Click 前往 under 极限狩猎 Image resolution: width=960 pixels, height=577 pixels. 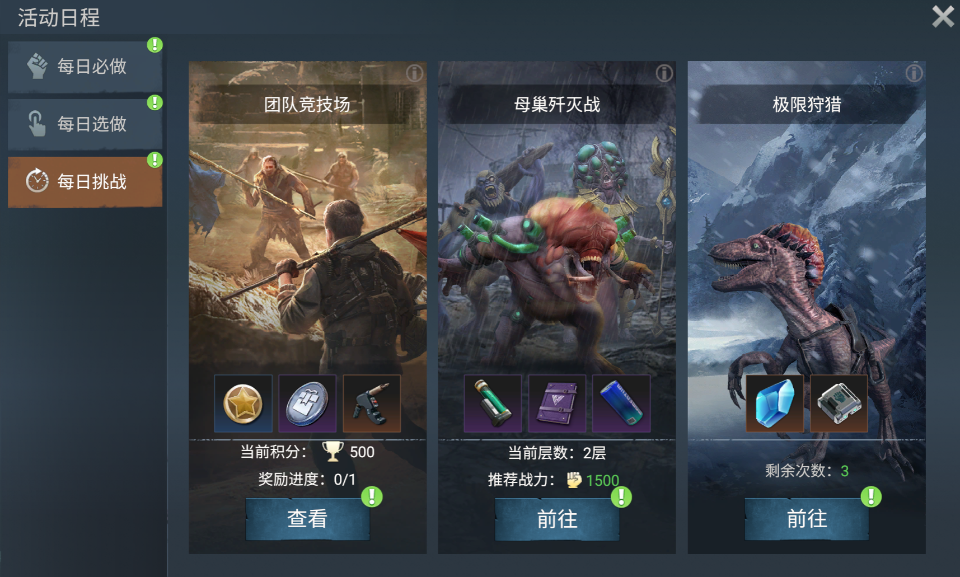click(806, 519)
